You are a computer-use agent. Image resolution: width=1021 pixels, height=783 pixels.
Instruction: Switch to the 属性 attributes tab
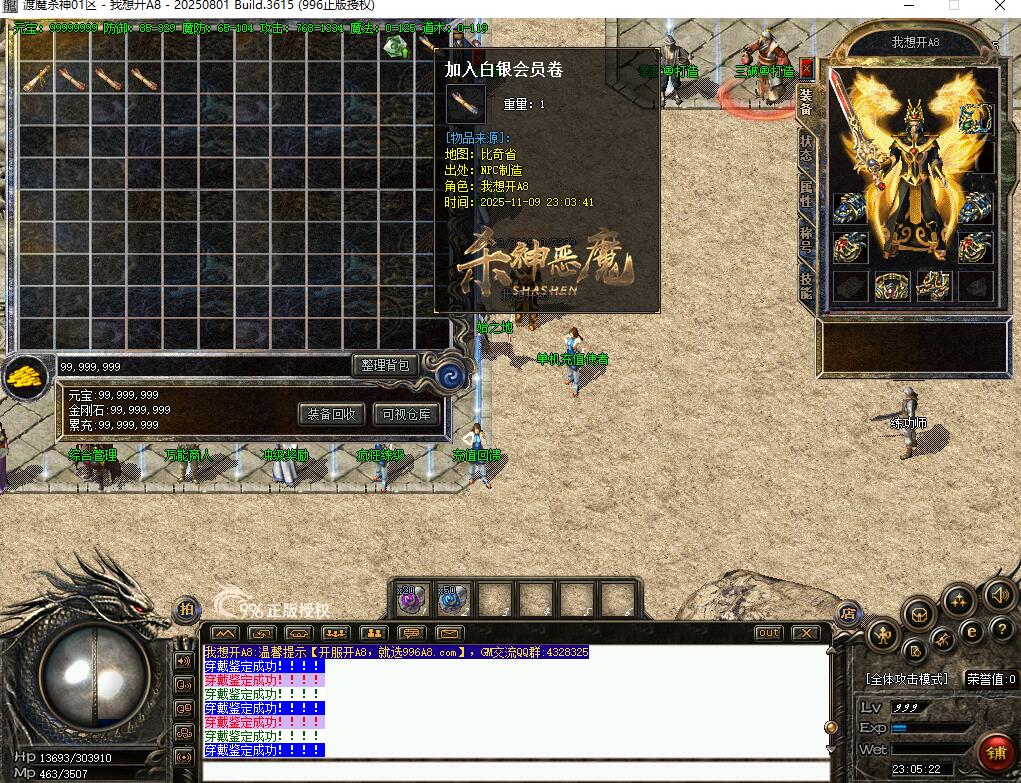click(806, 193)
